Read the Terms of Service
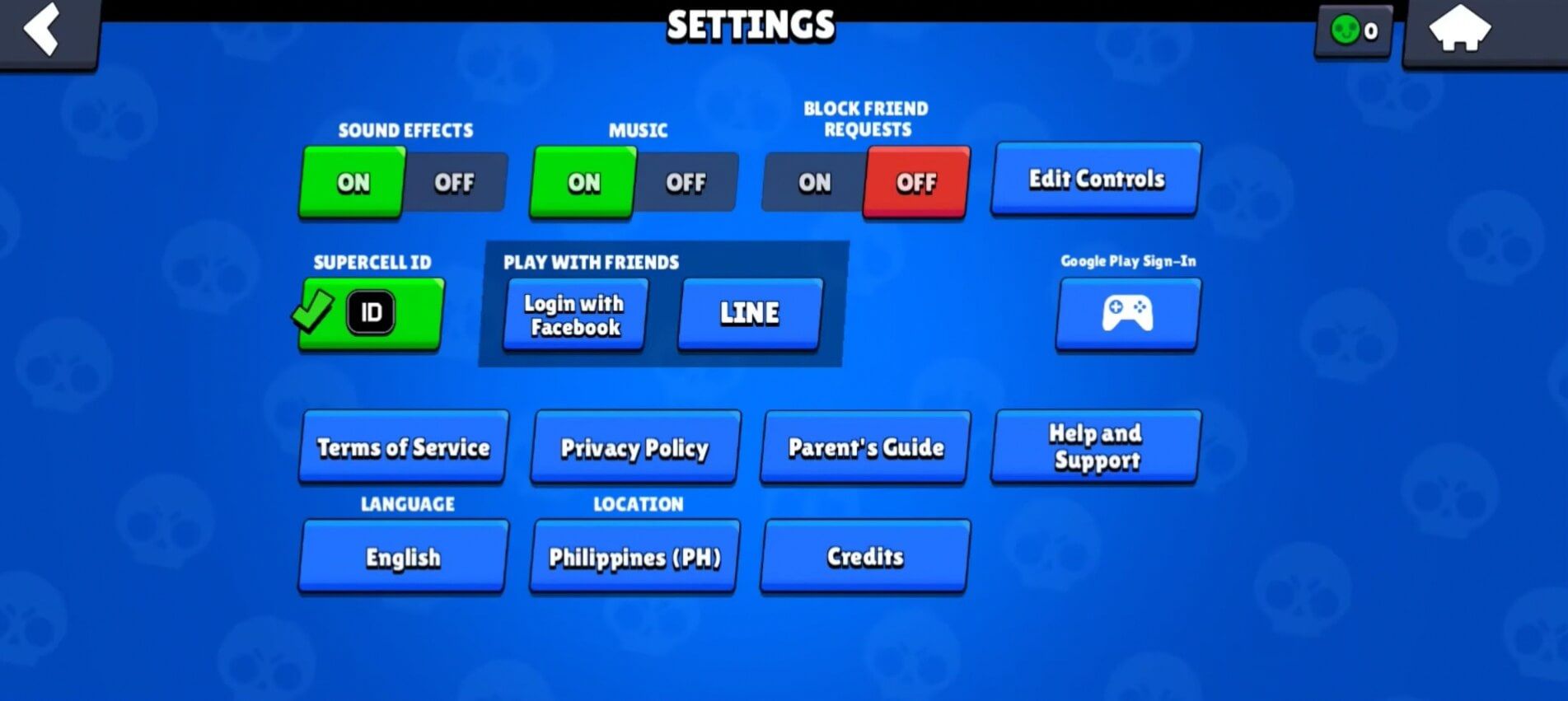The width and height of the screenshot is (1568, 701). point(402,448)
